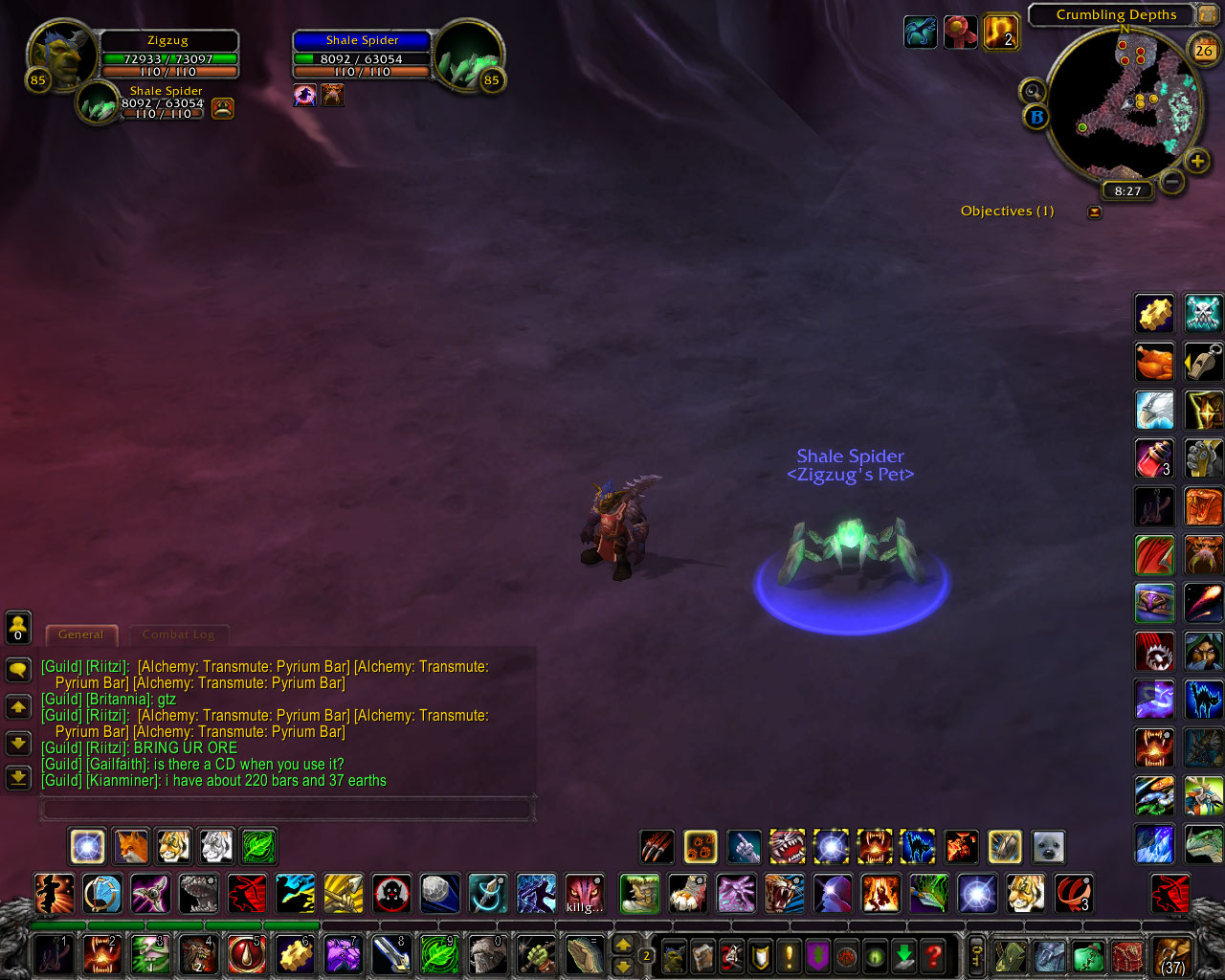Use the roast chicken food icon on the right action bar

click(1154, 362)
